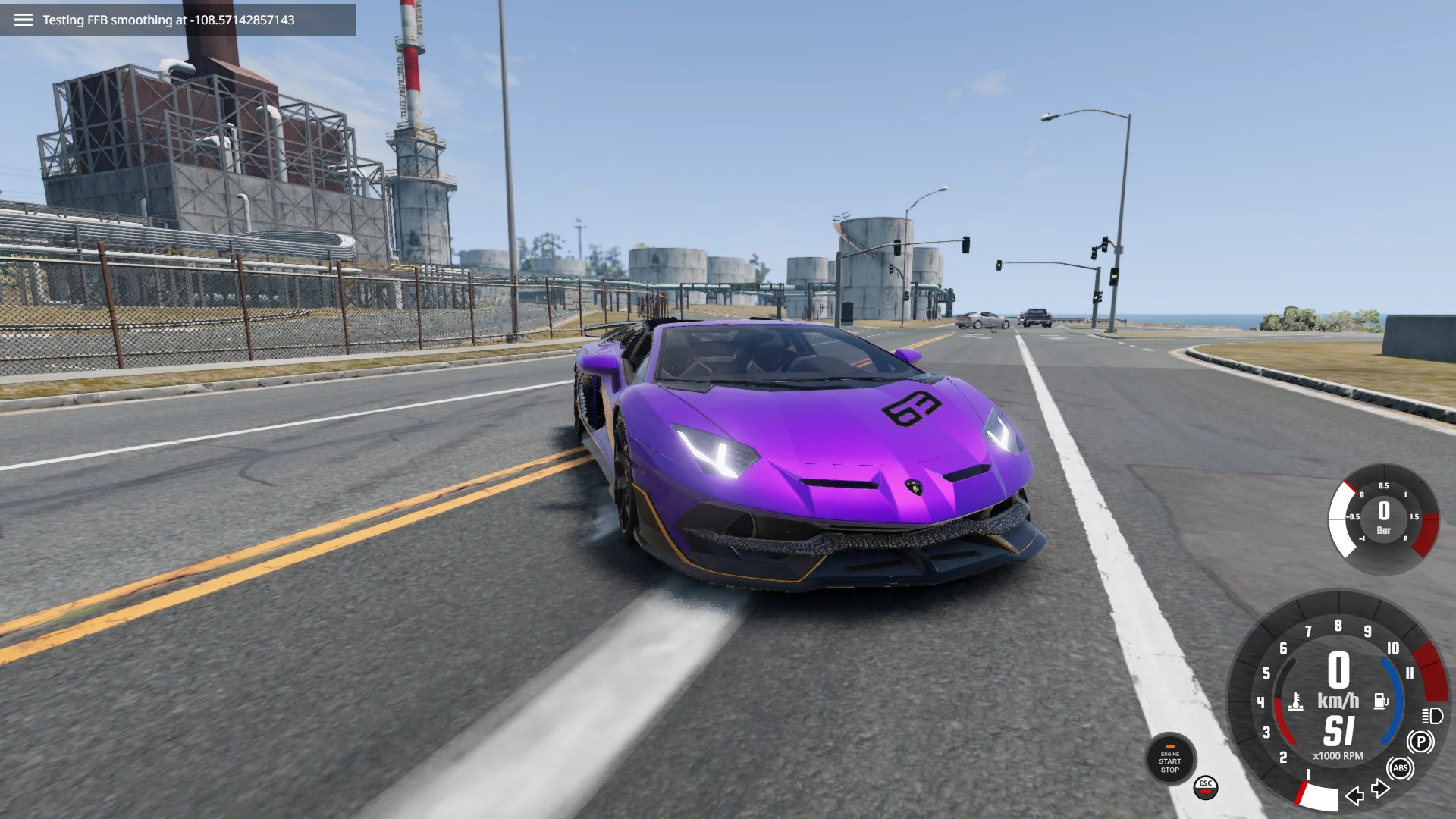Click the x1000 RPM label on the tachometer
The image size is (1456, 819).
tap(1338, 756)
